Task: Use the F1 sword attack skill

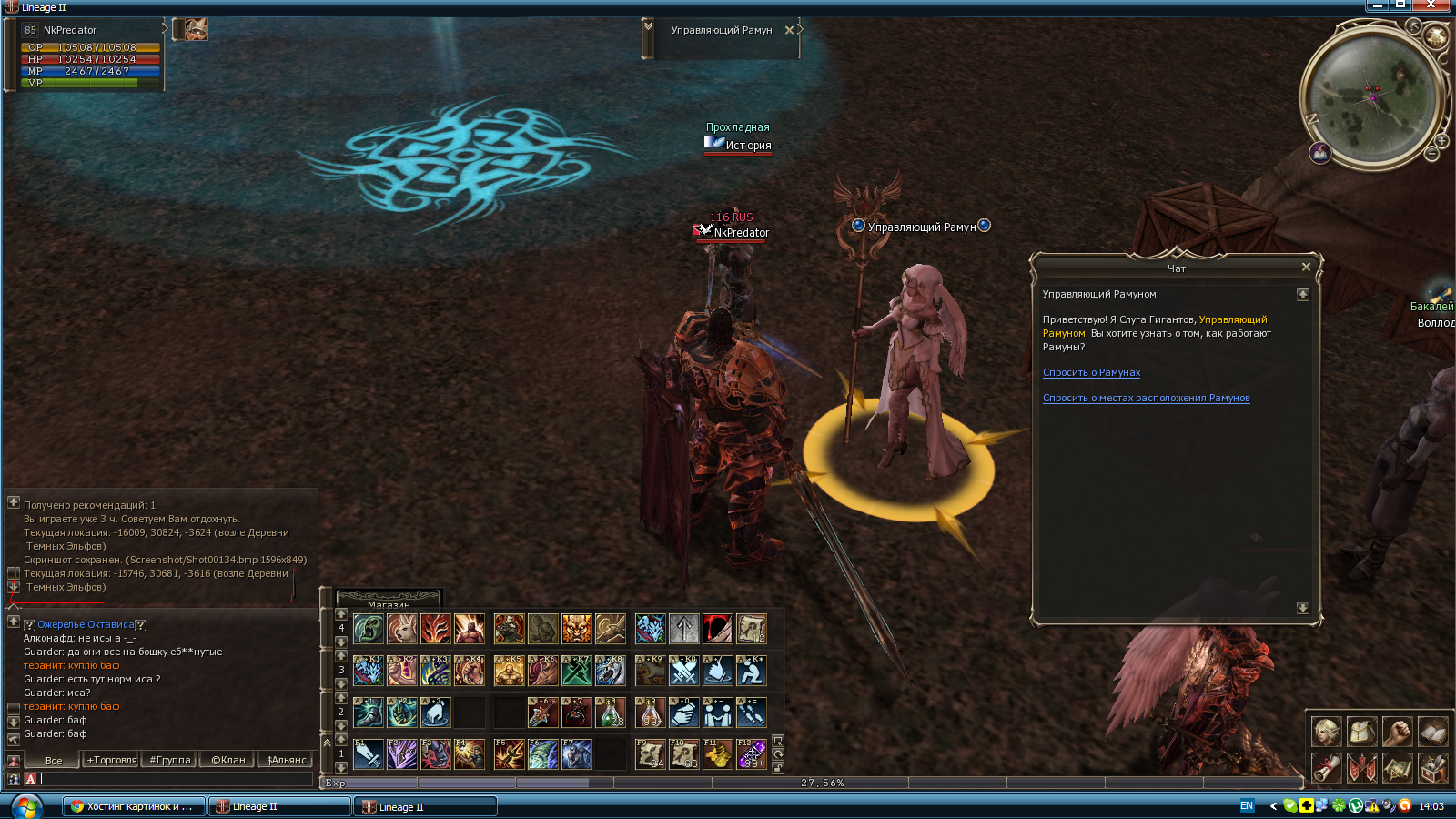Action: click(x=369, y=753)
